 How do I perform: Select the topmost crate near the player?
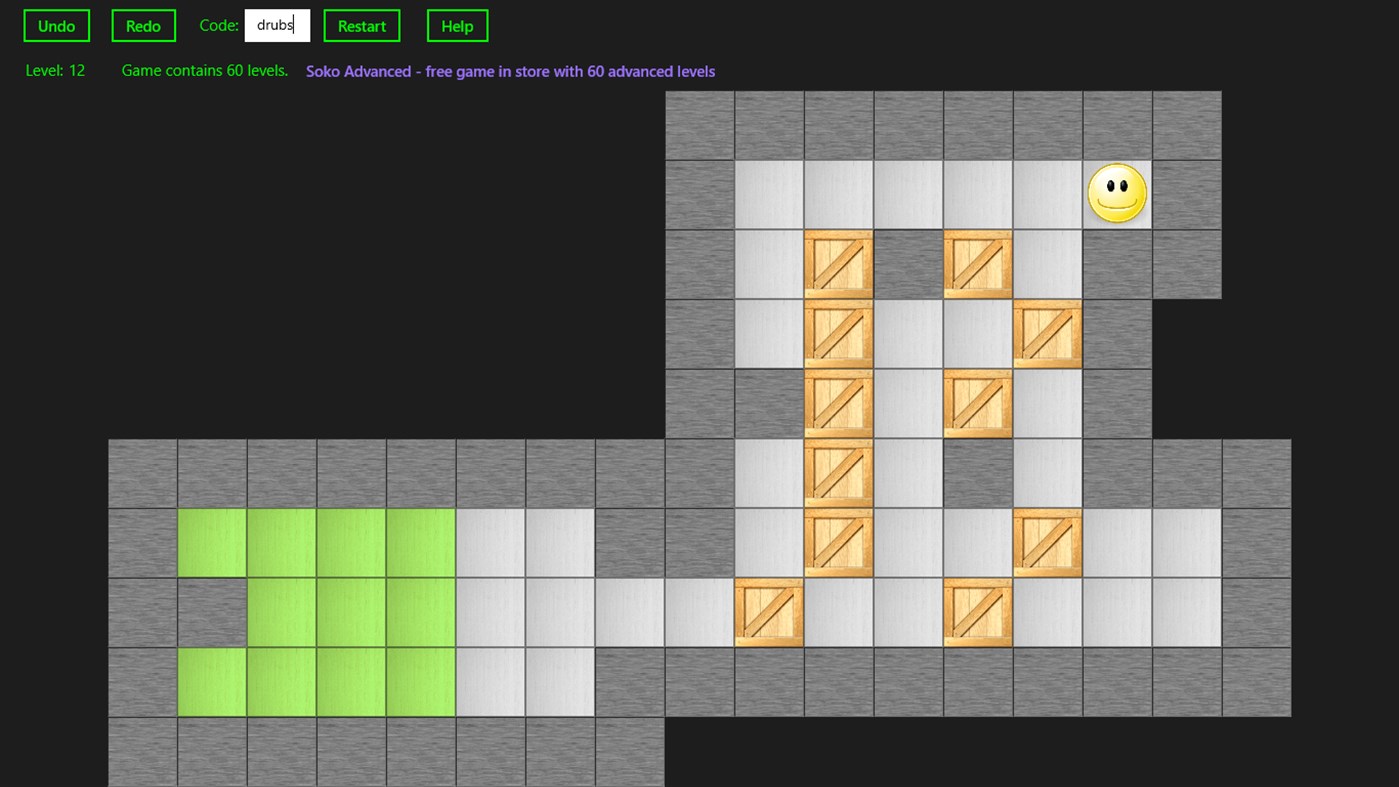coord(978,264)
